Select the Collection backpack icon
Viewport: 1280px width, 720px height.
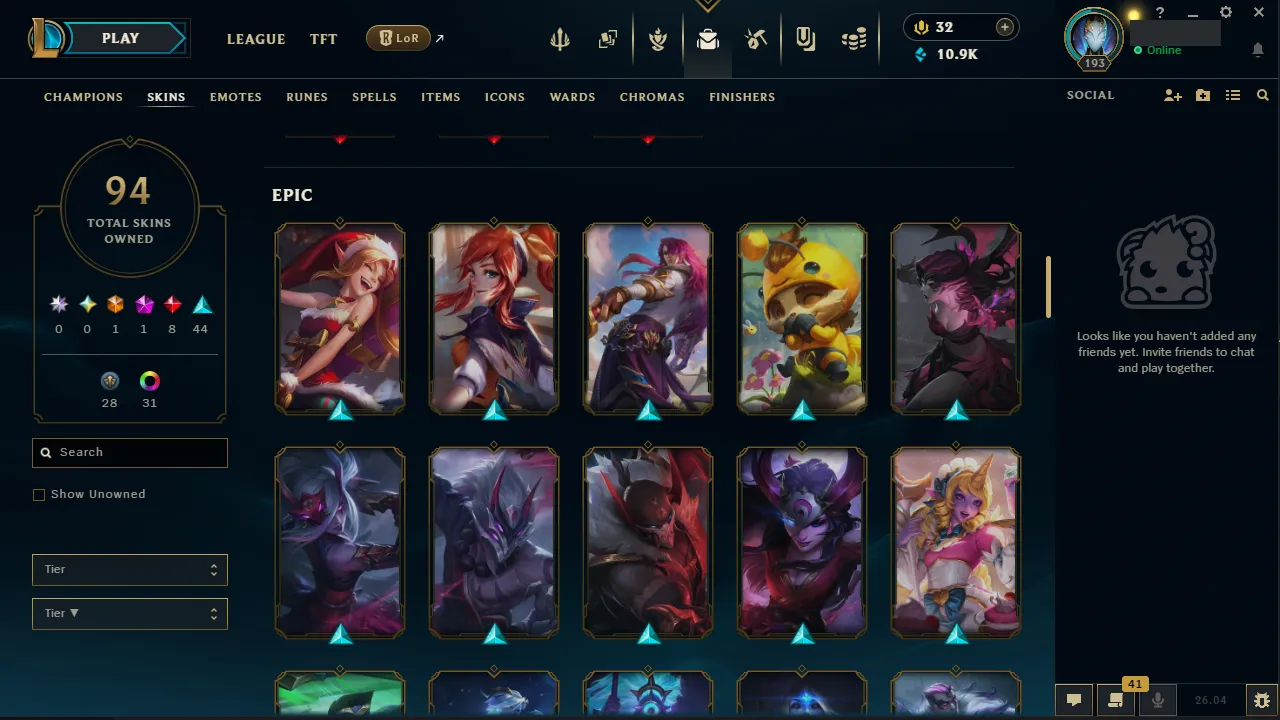tap(707, 39)
